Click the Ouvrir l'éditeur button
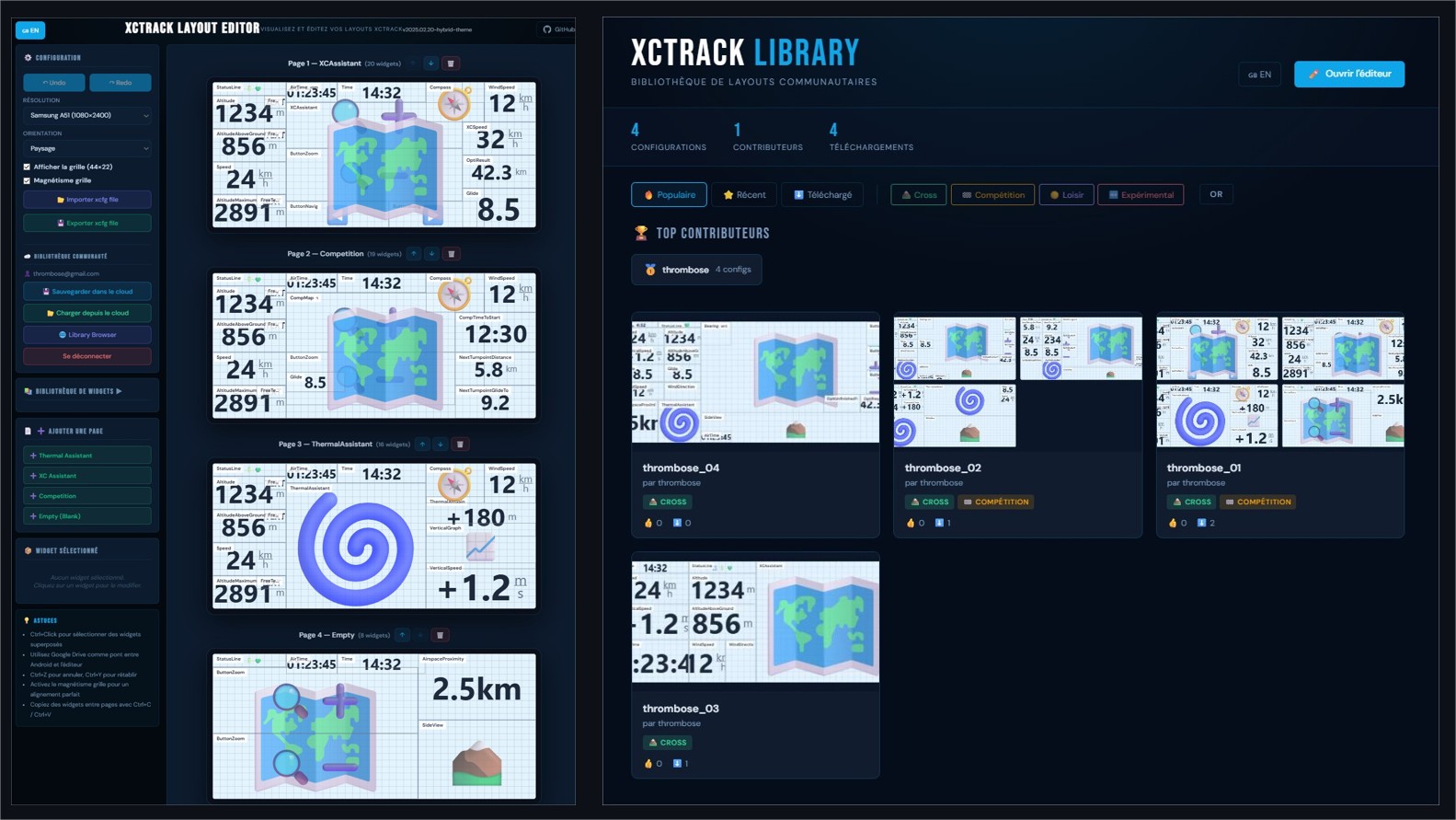The width and height of the screenshot is (1456, 820). click(1349, 74)
